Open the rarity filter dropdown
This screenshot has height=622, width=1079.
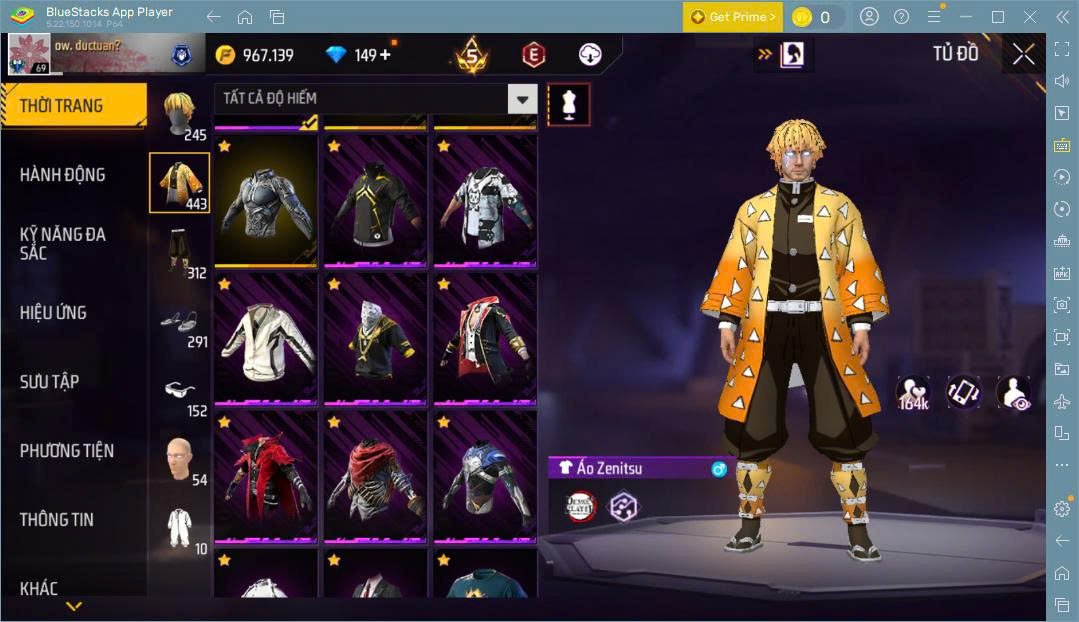click(x=522, y=98)
